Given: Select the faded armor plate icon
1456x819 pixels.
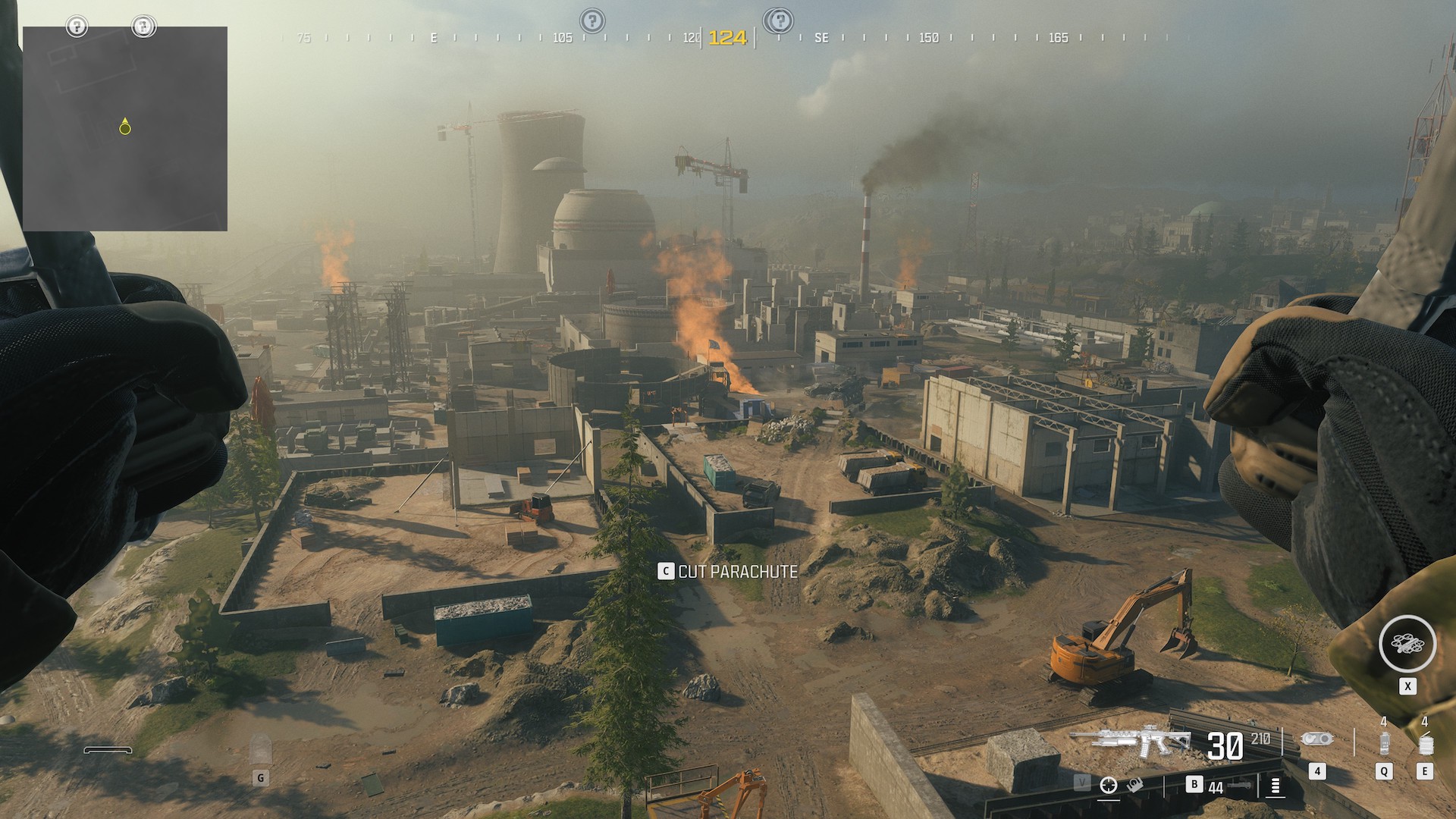Looking at the screenshot, I should point(260,749).
